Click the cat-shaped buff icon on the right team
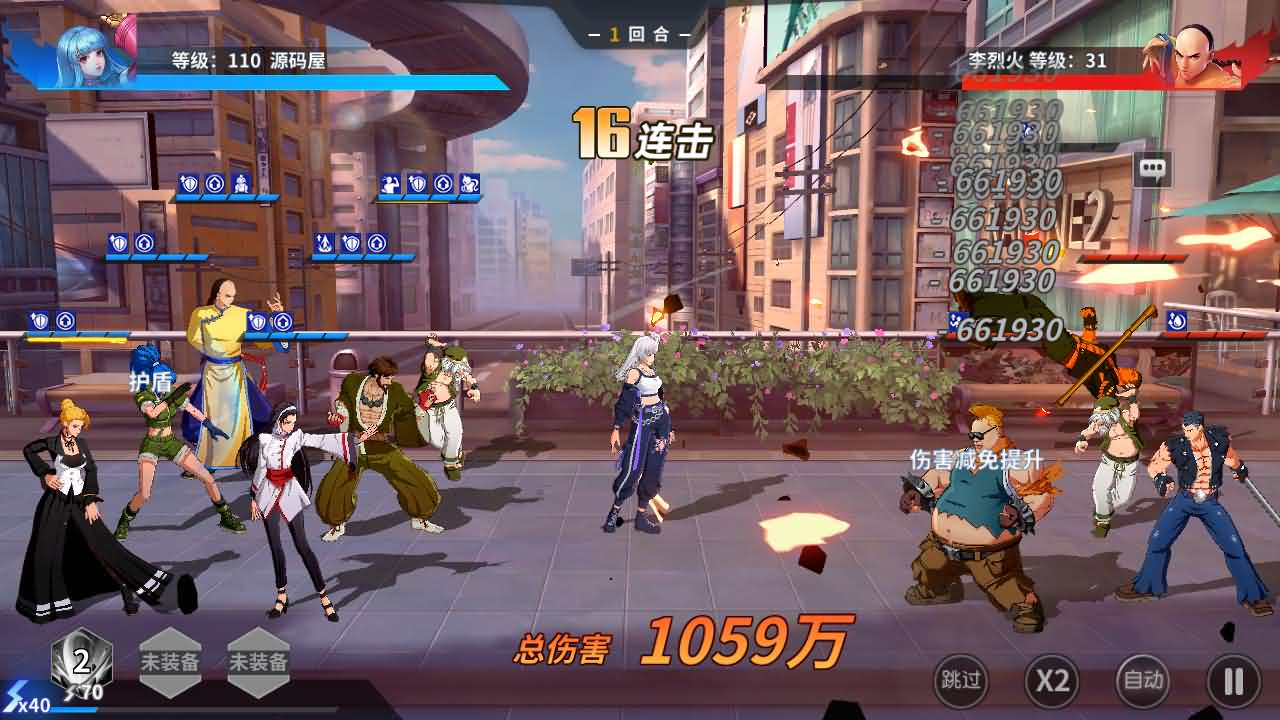The width and height of the screenshot is (1280, 720). (x=471, y=185)
